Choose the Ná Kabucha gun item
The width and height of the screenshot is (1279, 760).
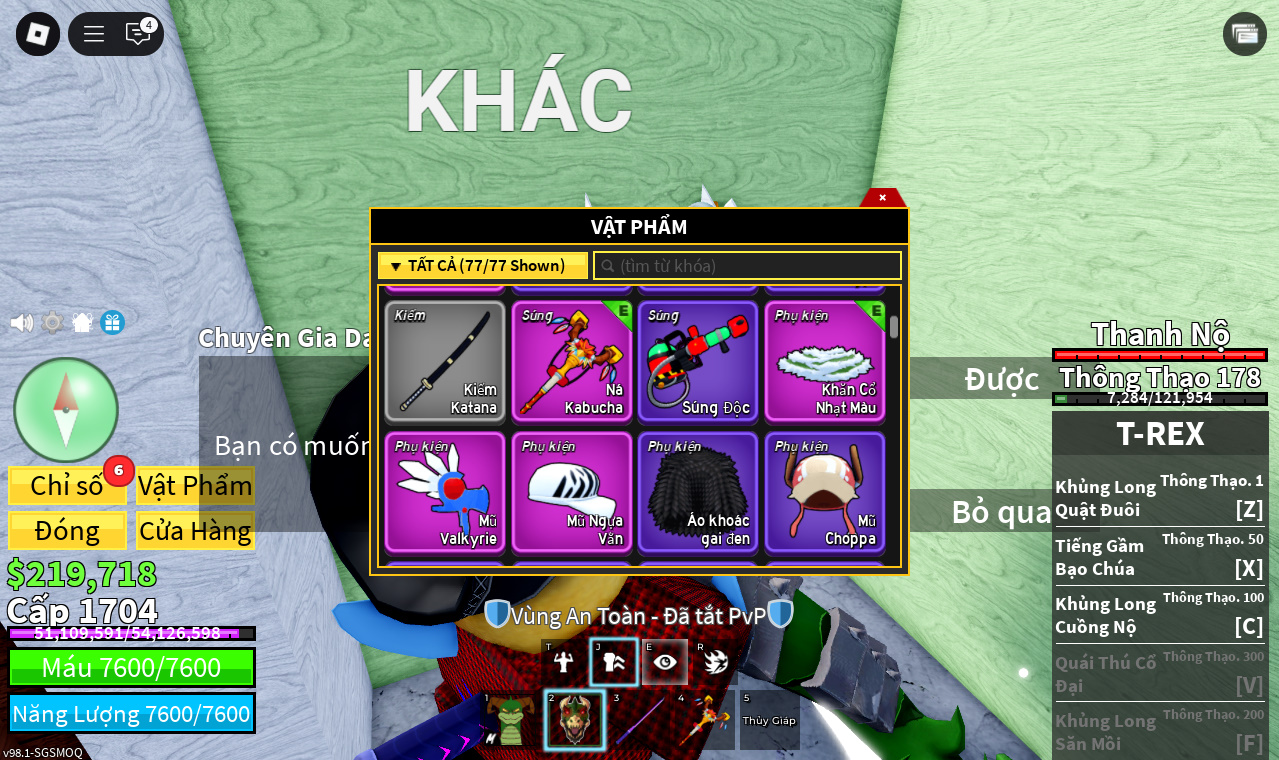tap(572, 361)
